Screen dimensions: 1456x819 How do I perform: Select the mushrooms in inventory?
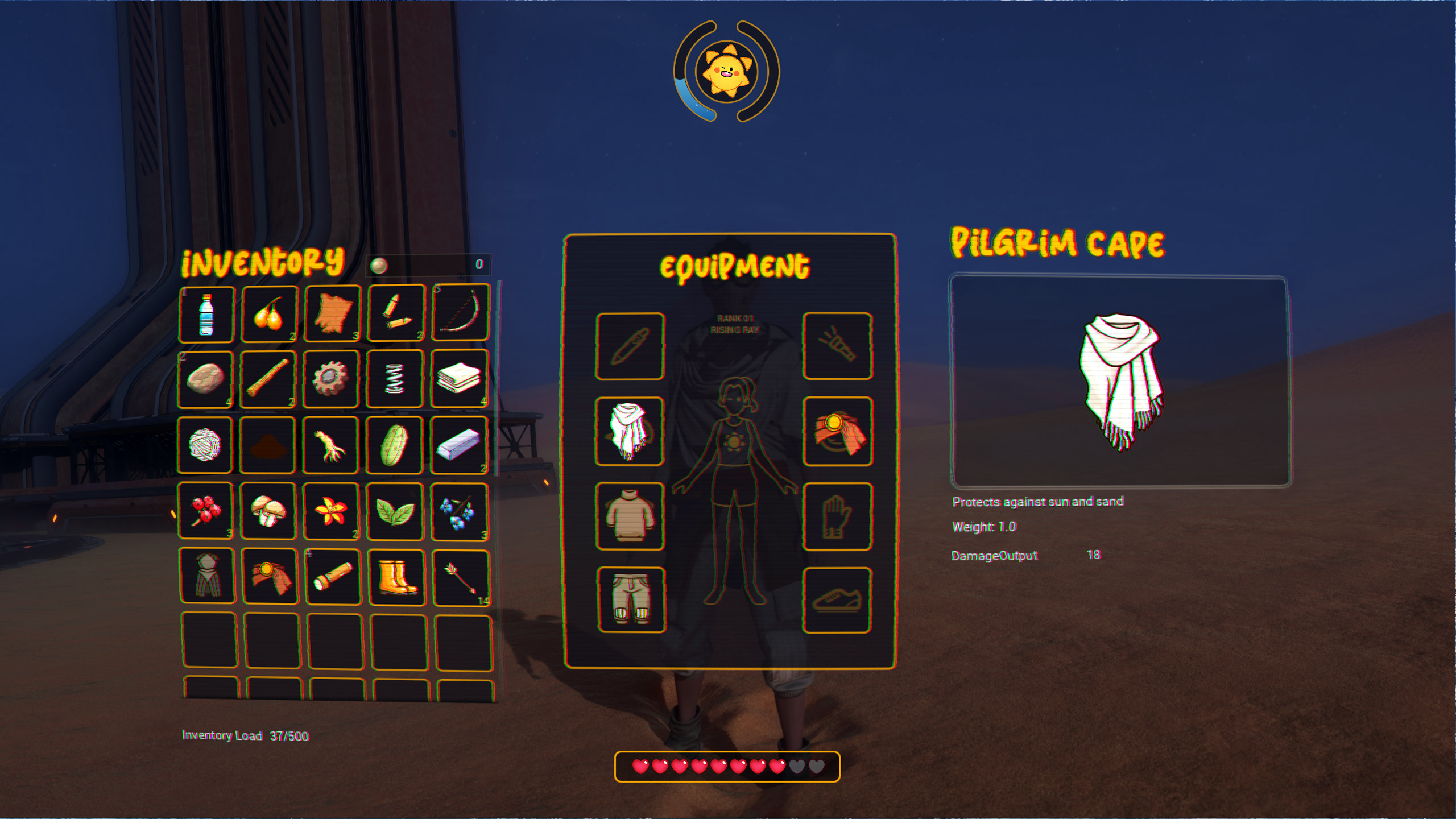click(x=269, y=510)
